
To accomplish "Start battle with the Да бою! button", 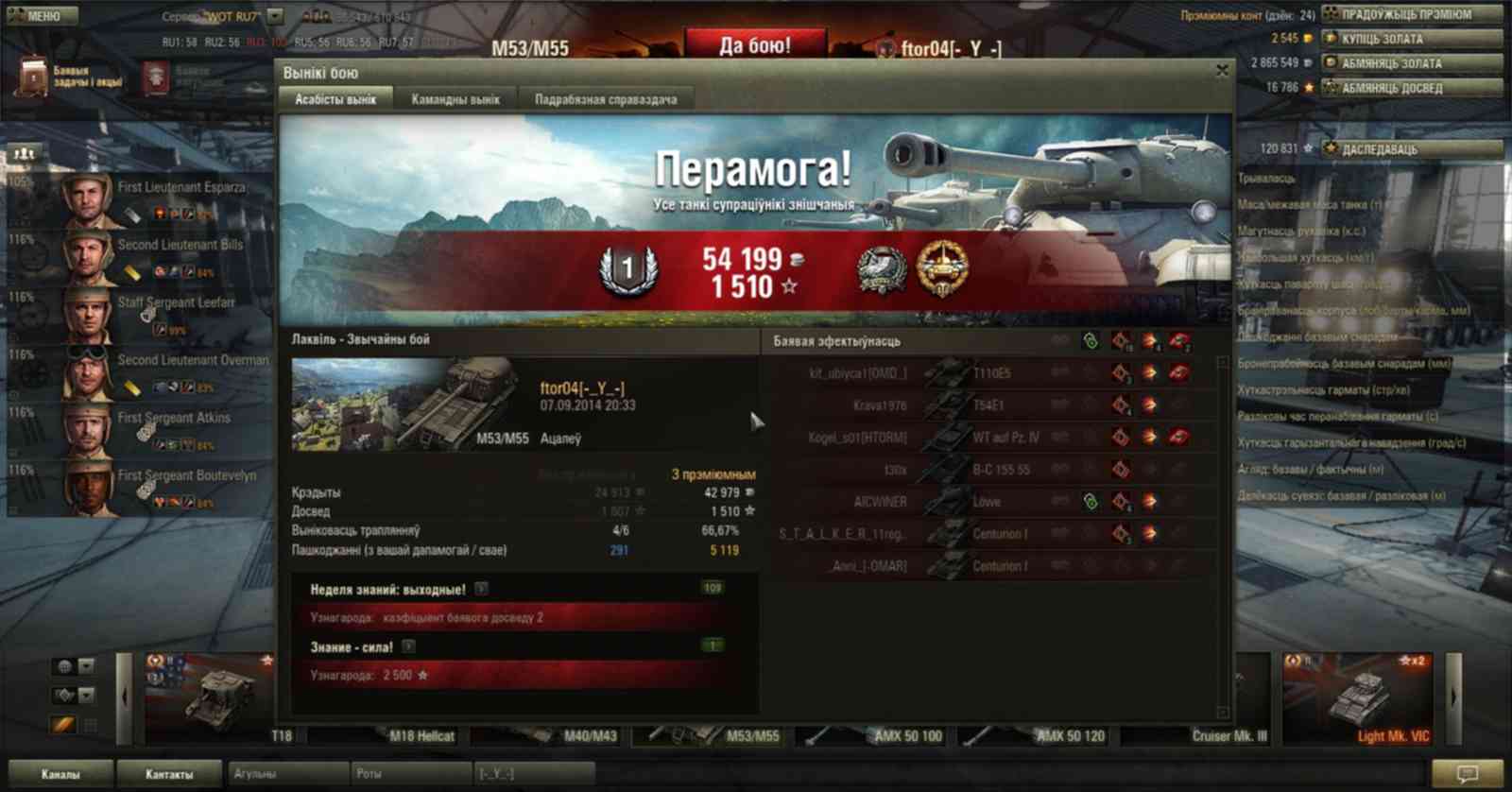I will point(755,45).
